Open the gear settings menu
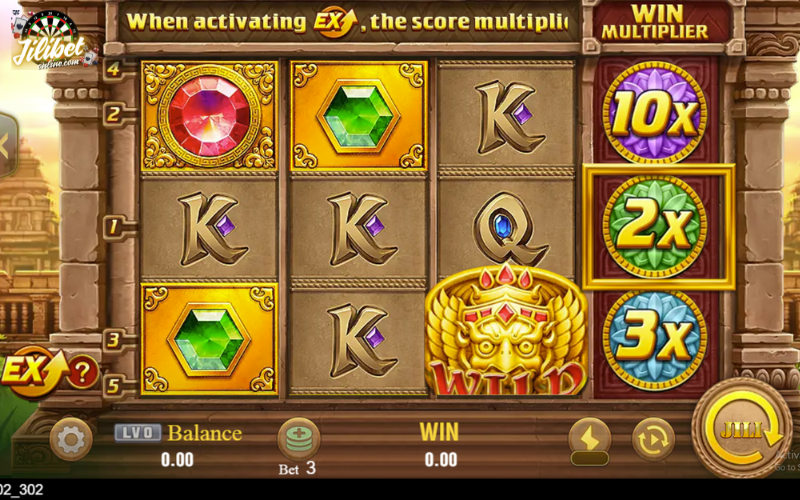The width and height of the screenshot is (800, 500). coord(71,438)
